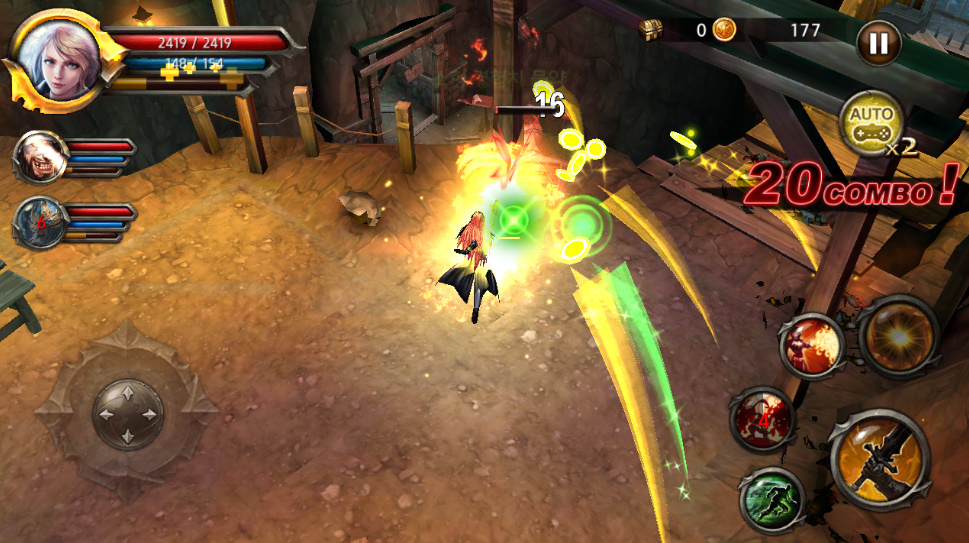Switch to the armored helmet hero portrait
969x543 pixels.
(x=38, y=222)
